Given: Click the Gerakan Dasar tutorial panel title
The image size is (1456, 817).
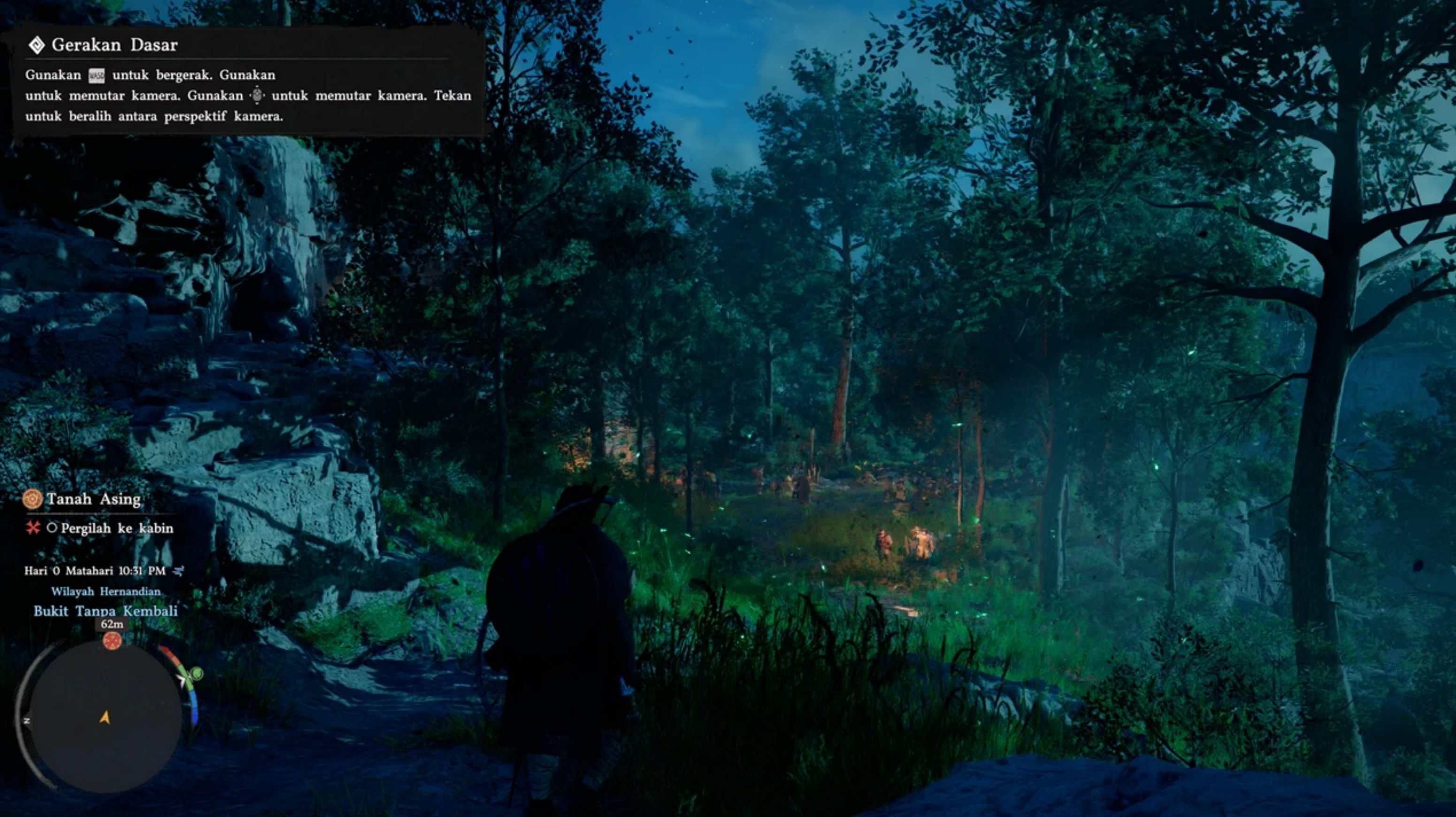Looking at the screenshot, I should [114, 45].
